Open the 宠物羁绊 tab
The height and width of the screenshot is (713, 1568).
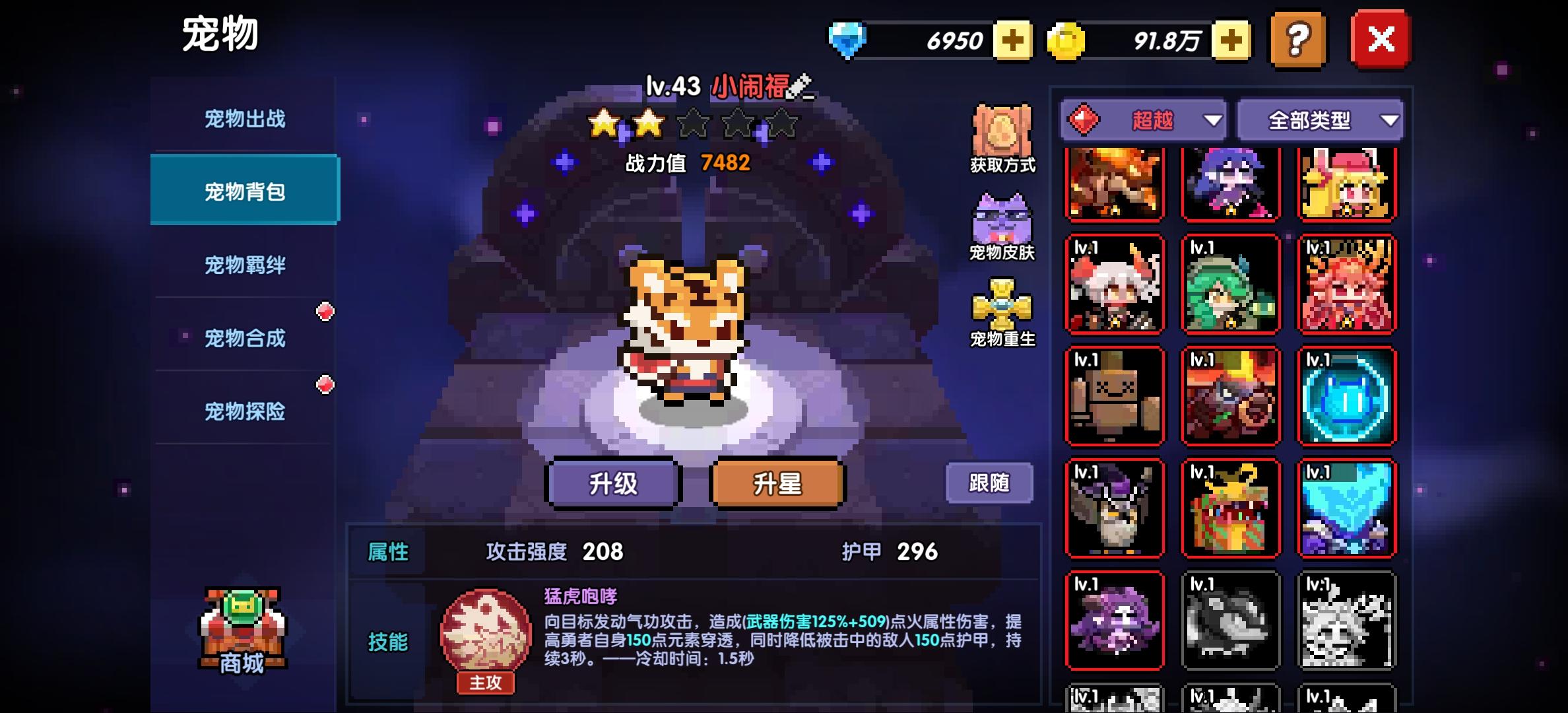(244, 263)
